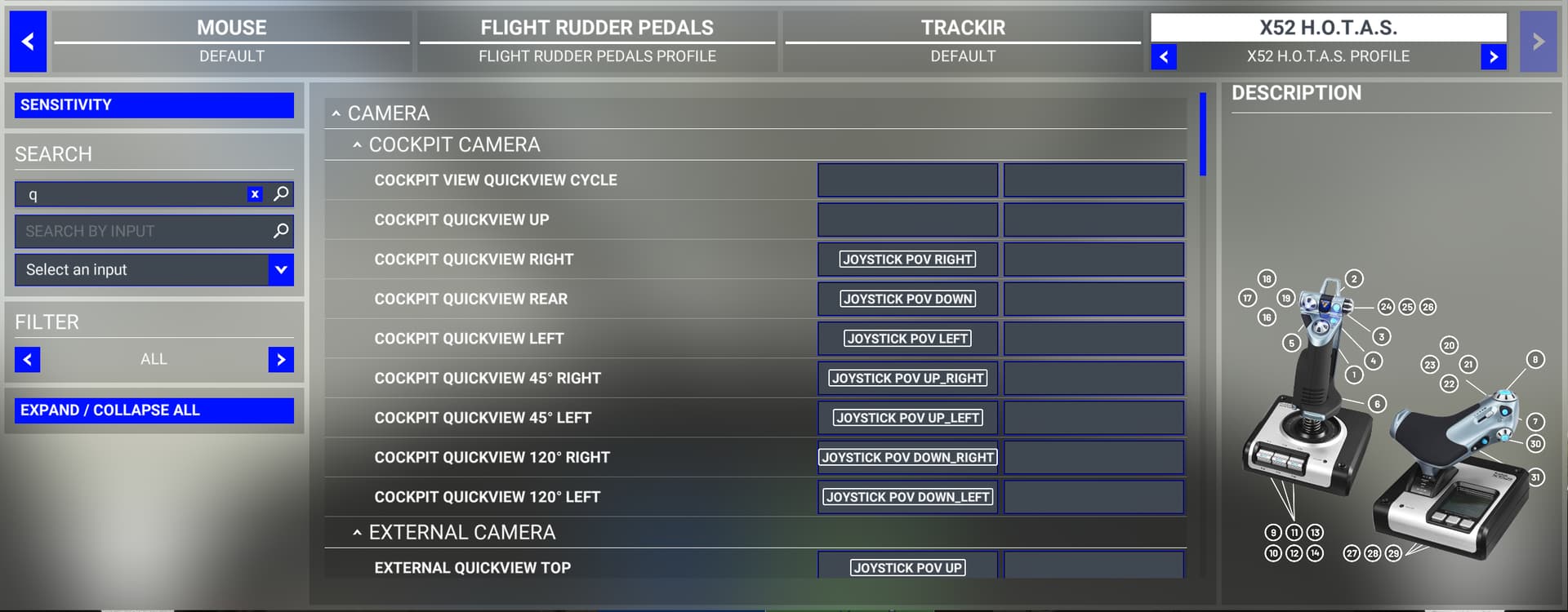
Task: Click the JOYSTICK POV UP binding for External Quickview Top
Action: click(x=906, y=567)
